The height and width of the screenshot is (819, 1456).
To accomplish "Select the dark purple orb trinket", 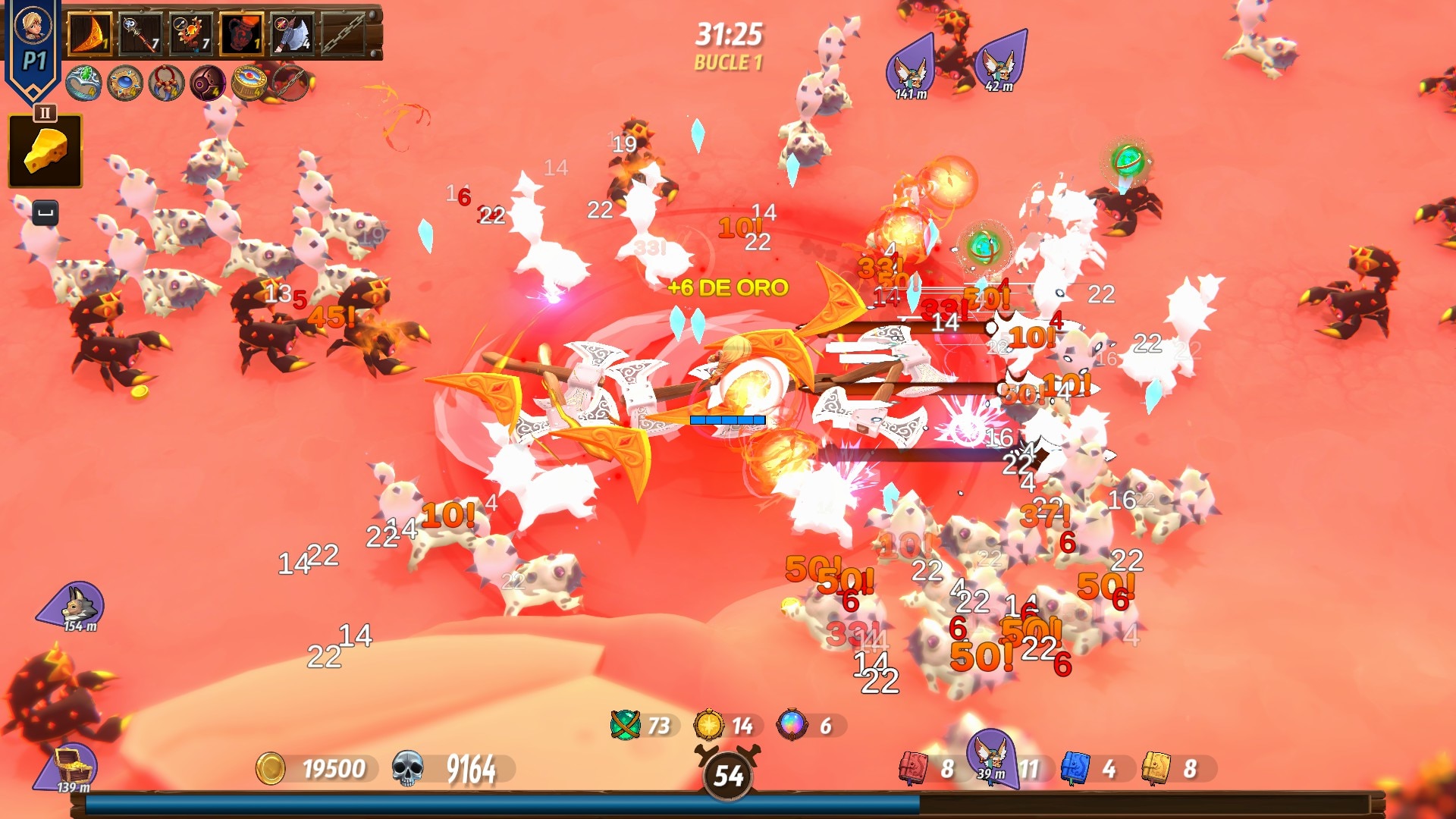I will click(x=208, y=83).
